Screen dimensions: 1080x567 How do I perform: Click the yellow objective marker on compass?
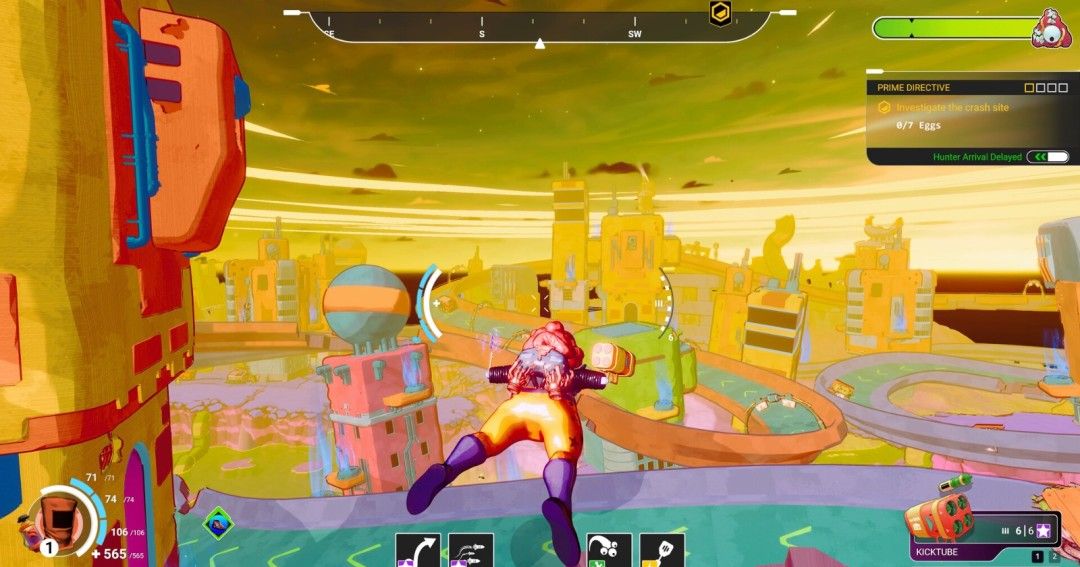[719, 13]
